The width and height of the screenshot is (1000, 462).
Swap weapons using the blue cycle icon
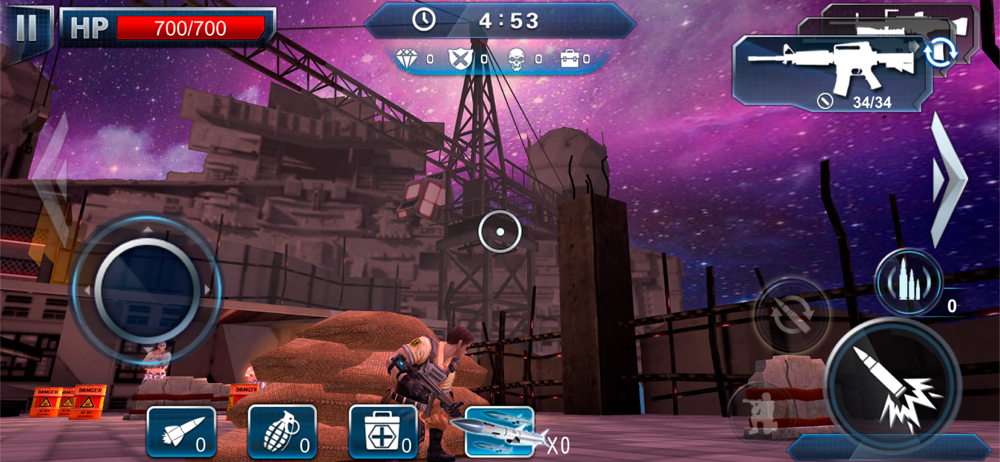coord(940,52)
